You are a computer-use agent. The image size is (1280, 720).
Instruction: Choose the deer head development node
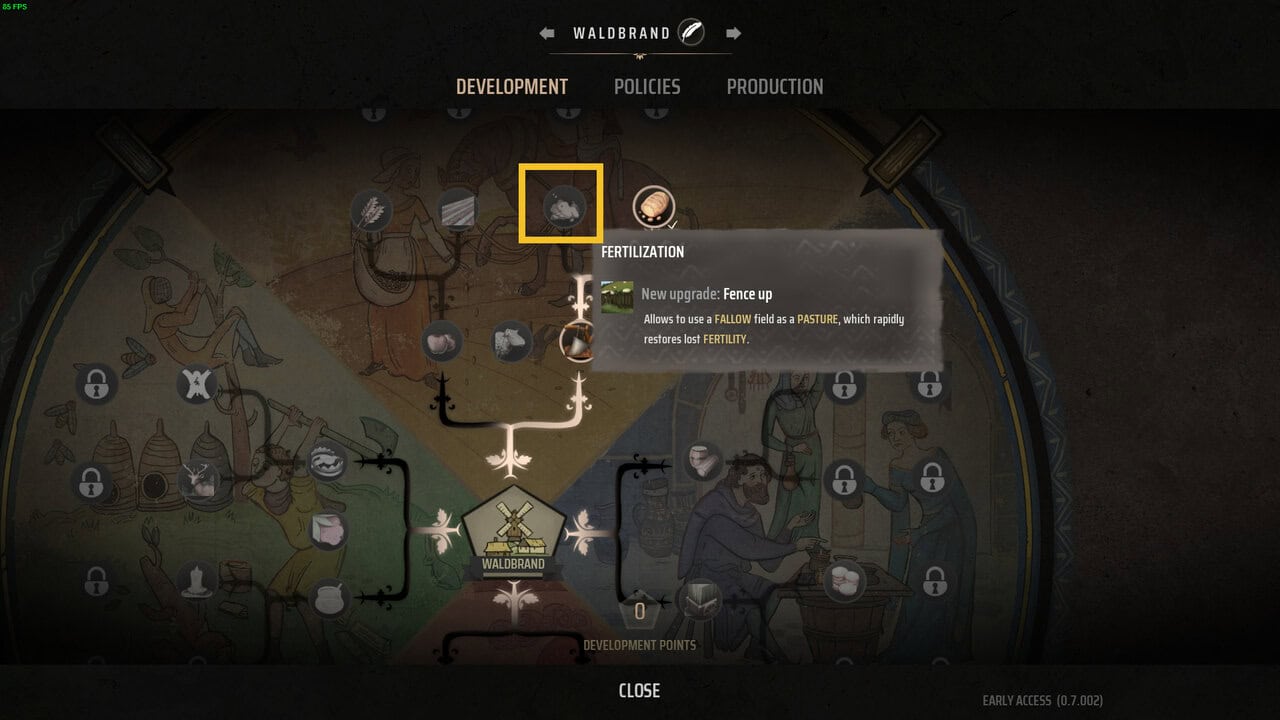pos(199,481)
